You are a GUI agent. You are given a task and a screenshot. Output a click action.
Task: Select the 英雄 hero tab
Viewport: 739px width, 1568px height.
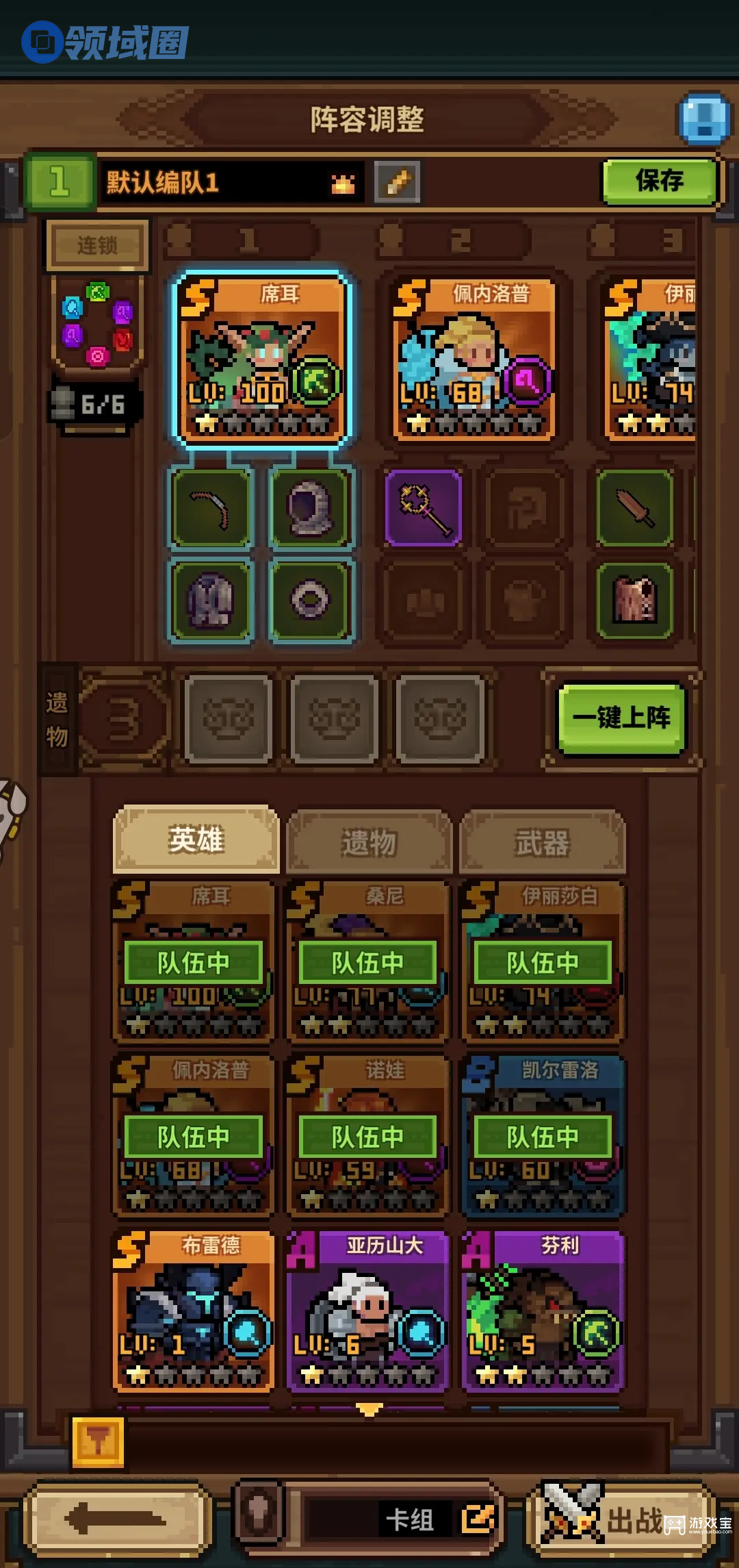196,840
